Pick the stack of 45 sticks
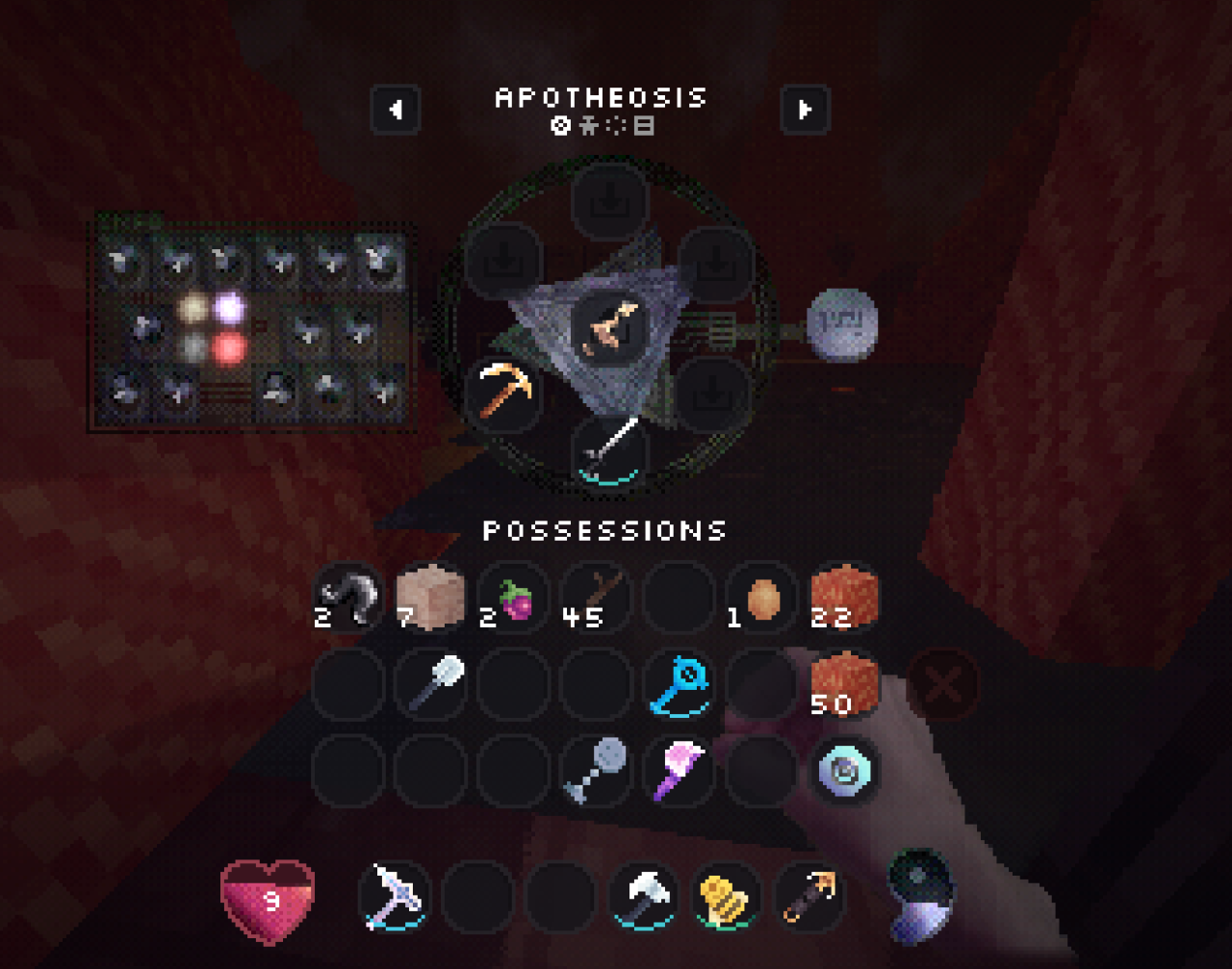Screen dimensions: 1232x969 [596, 599]
